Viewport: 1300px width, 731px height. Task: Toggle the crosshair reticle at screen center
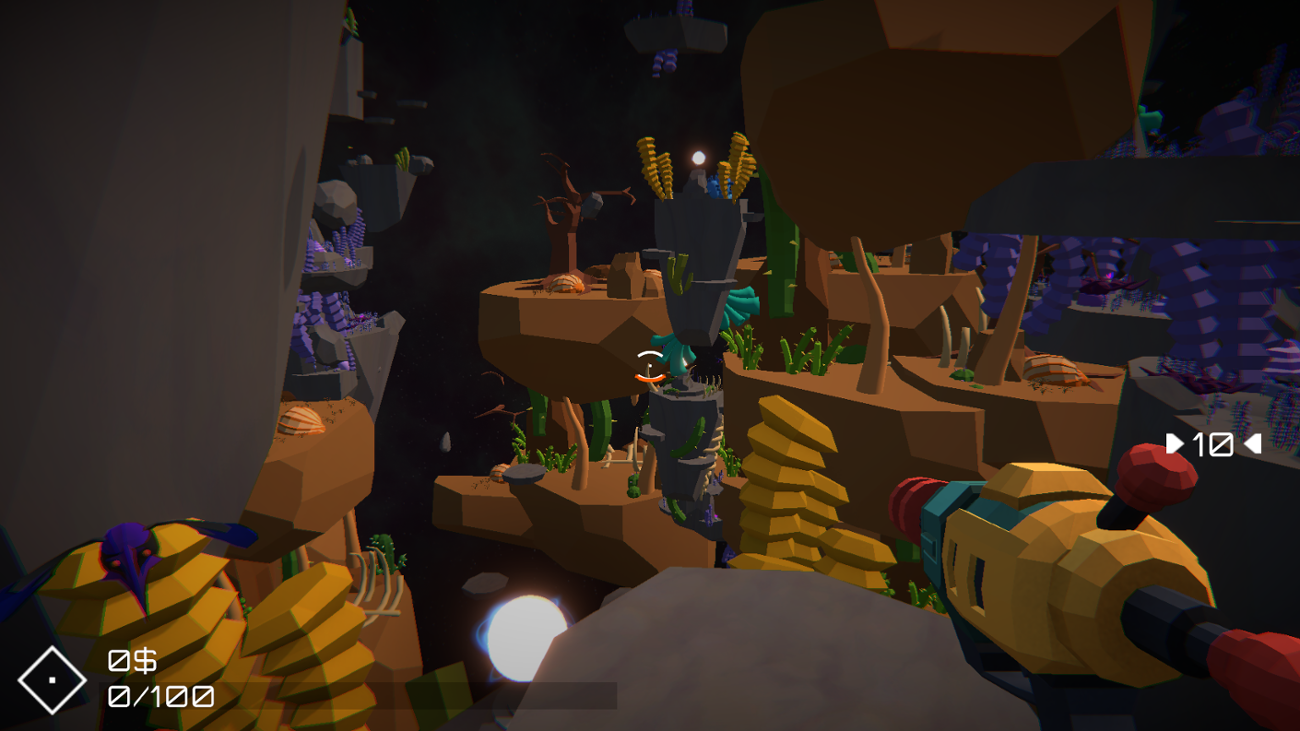coord(650,367)
